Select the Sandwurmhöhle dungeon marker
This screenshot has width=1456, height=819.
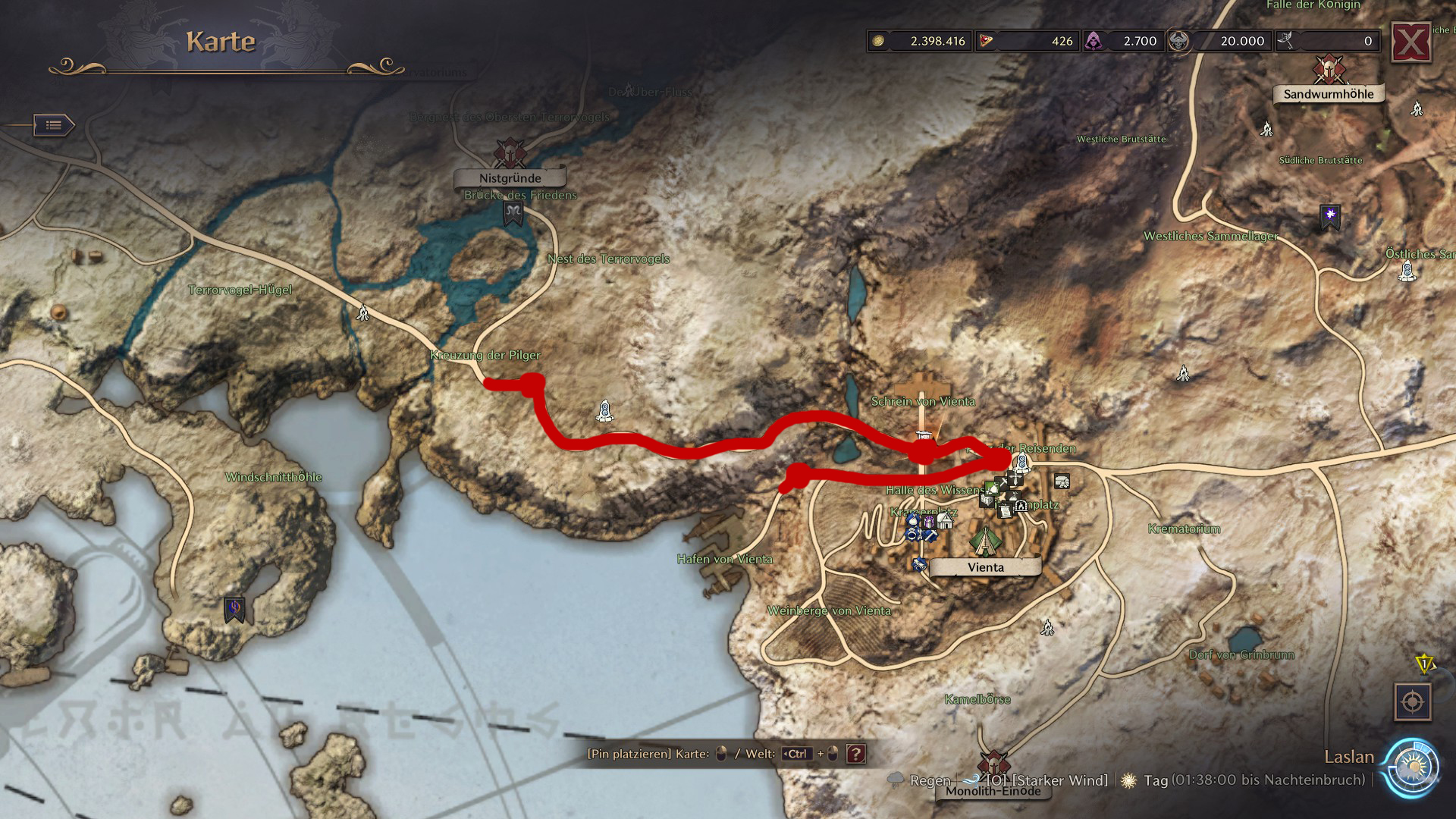click(x=1329, y=70)
